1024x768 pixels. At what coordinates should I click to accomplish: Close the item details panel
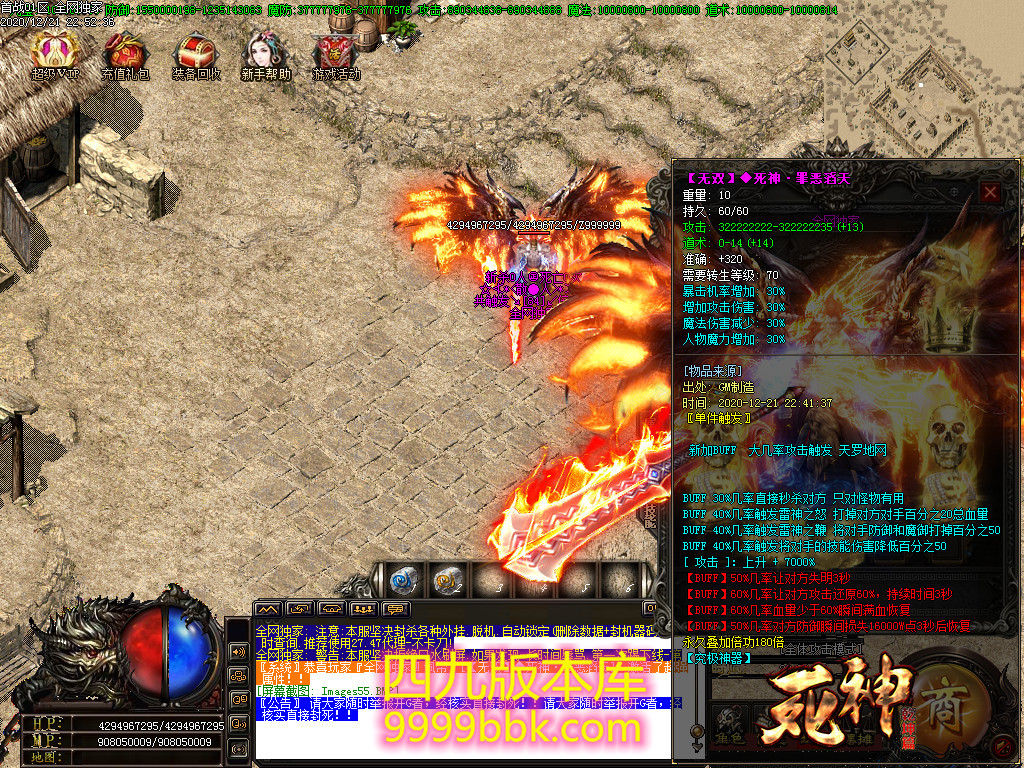[x=990, y=193]
